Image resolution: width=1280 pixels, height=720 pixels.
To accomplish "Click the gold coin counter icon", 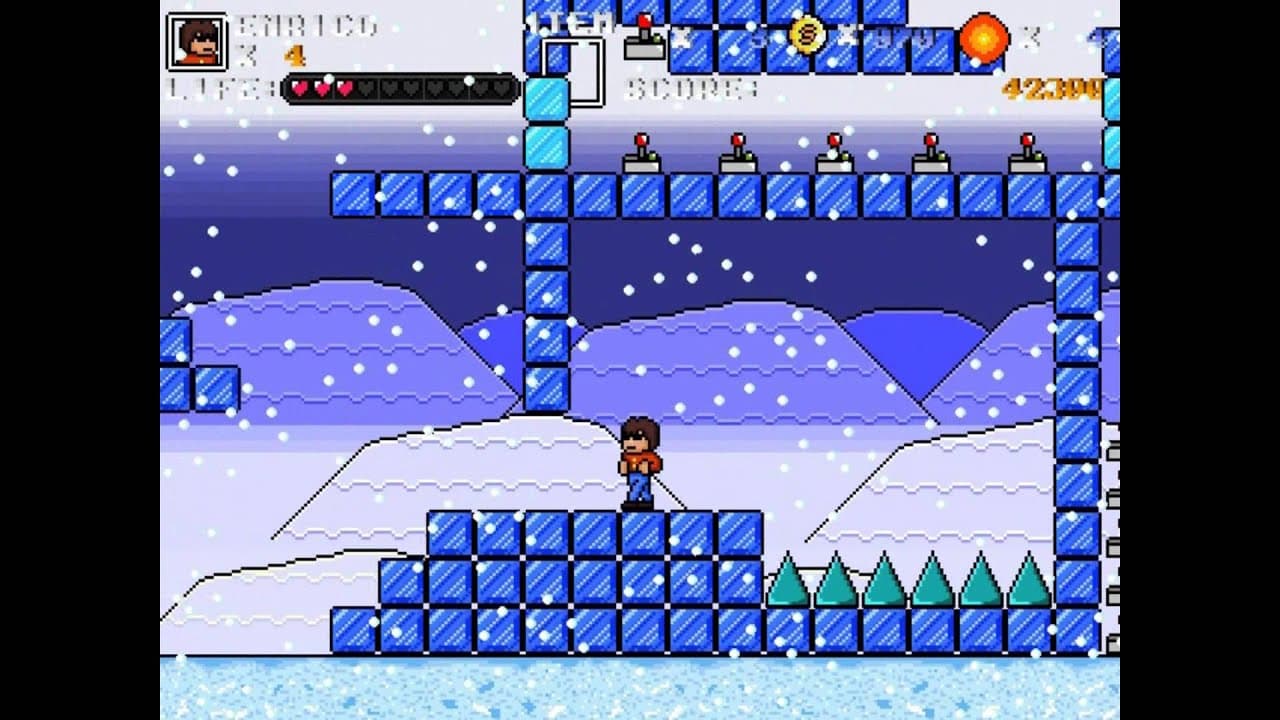I will coord(807,35).
